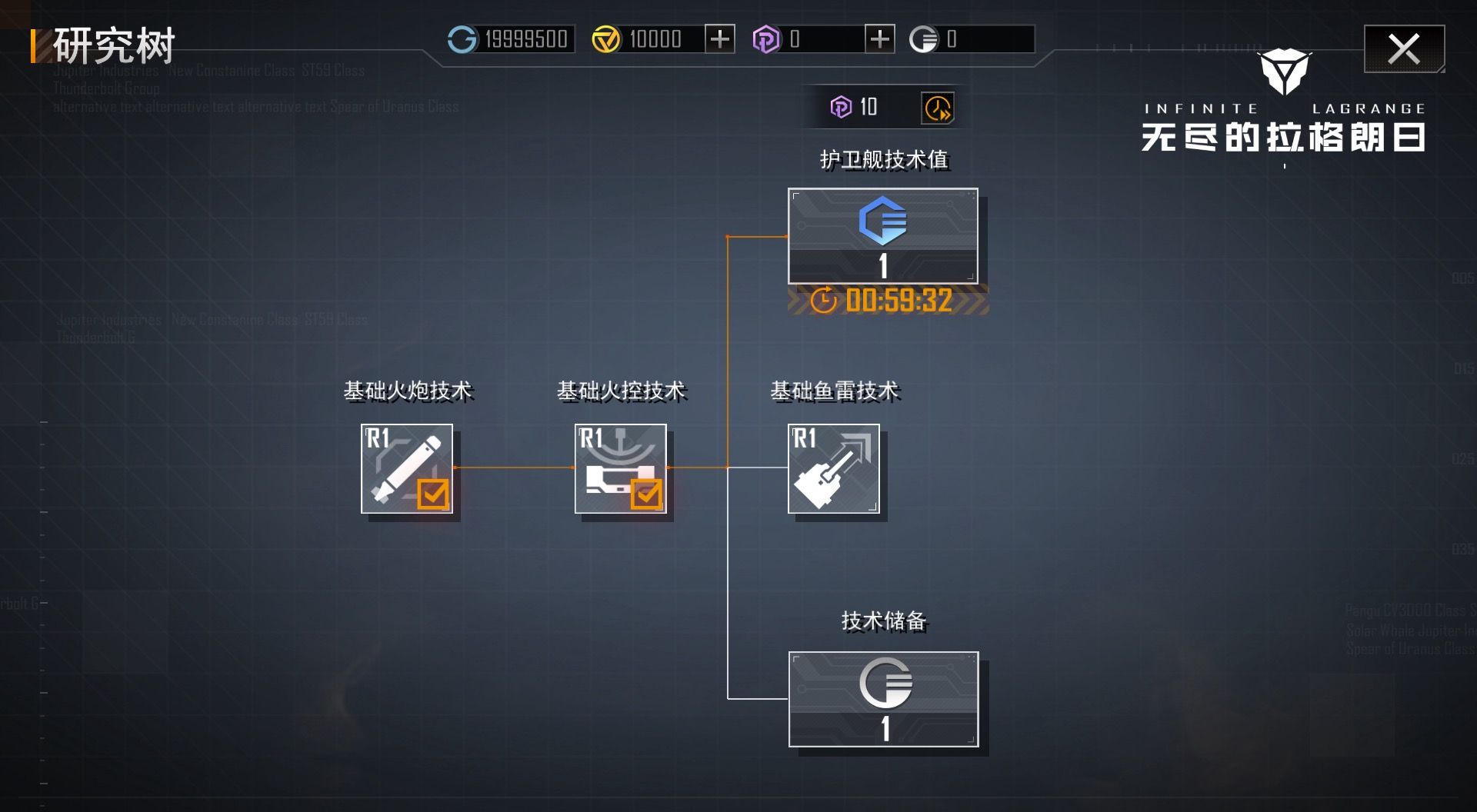Open the 护卫舰技术值 tech point node

coord(883,236)
